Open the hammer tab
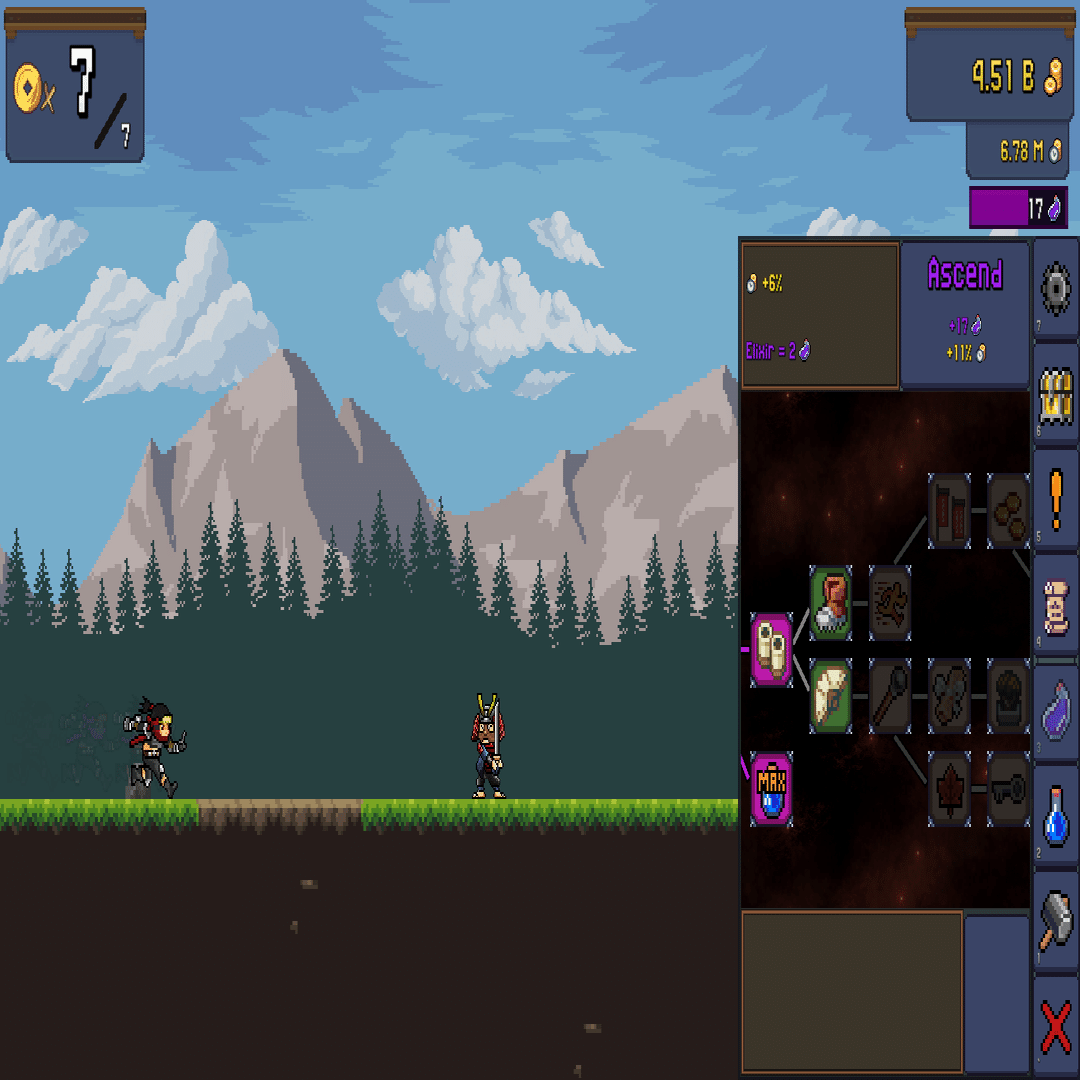The width and height of the screenshot is (1080, 1080). 1056,918
